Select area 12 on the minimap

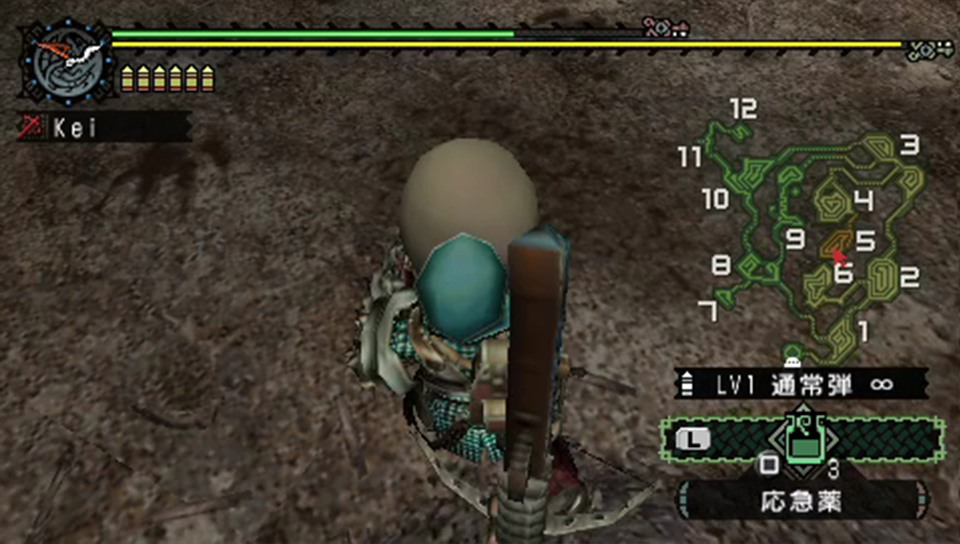pyautogui.click(x=742, y=110)
